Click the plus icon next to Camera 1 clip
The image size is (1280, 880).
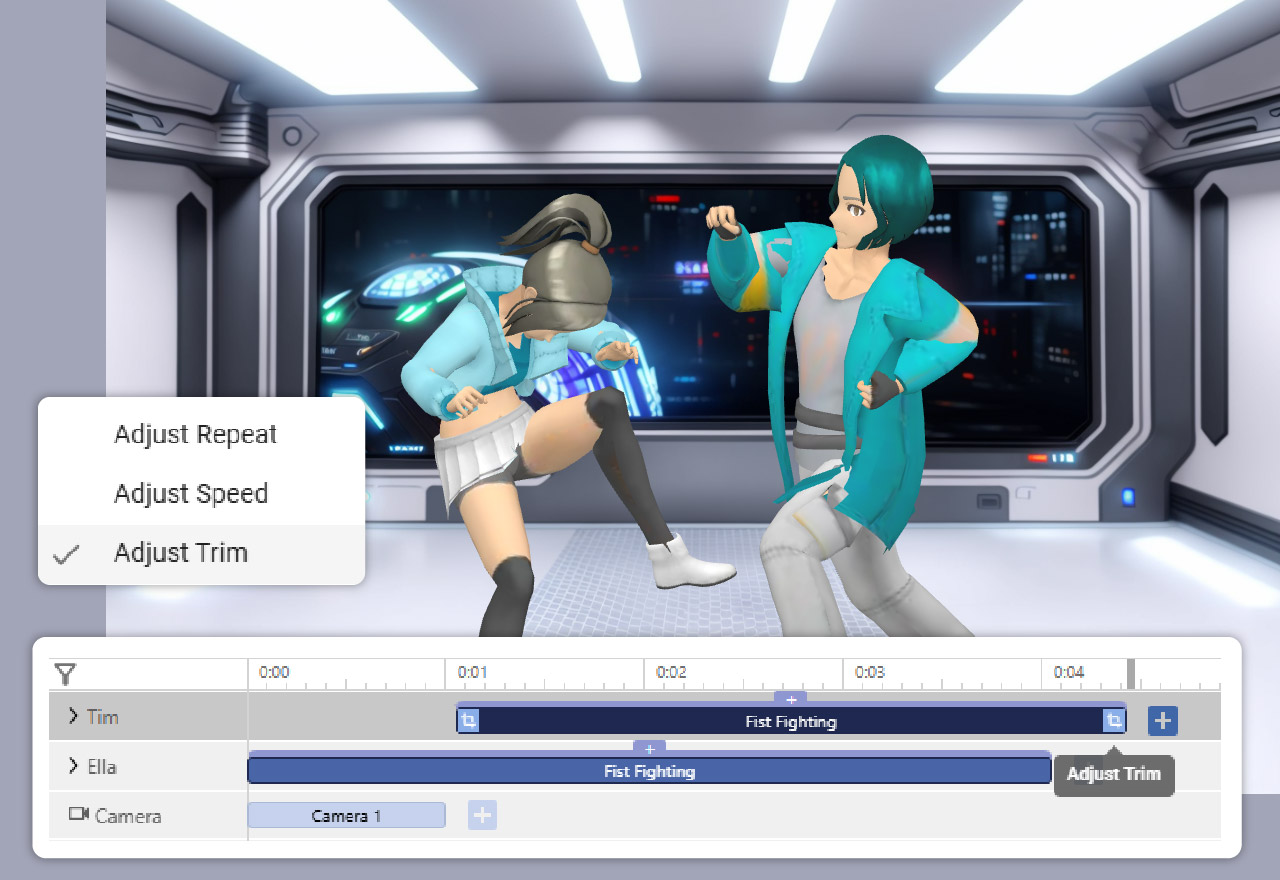482,814
